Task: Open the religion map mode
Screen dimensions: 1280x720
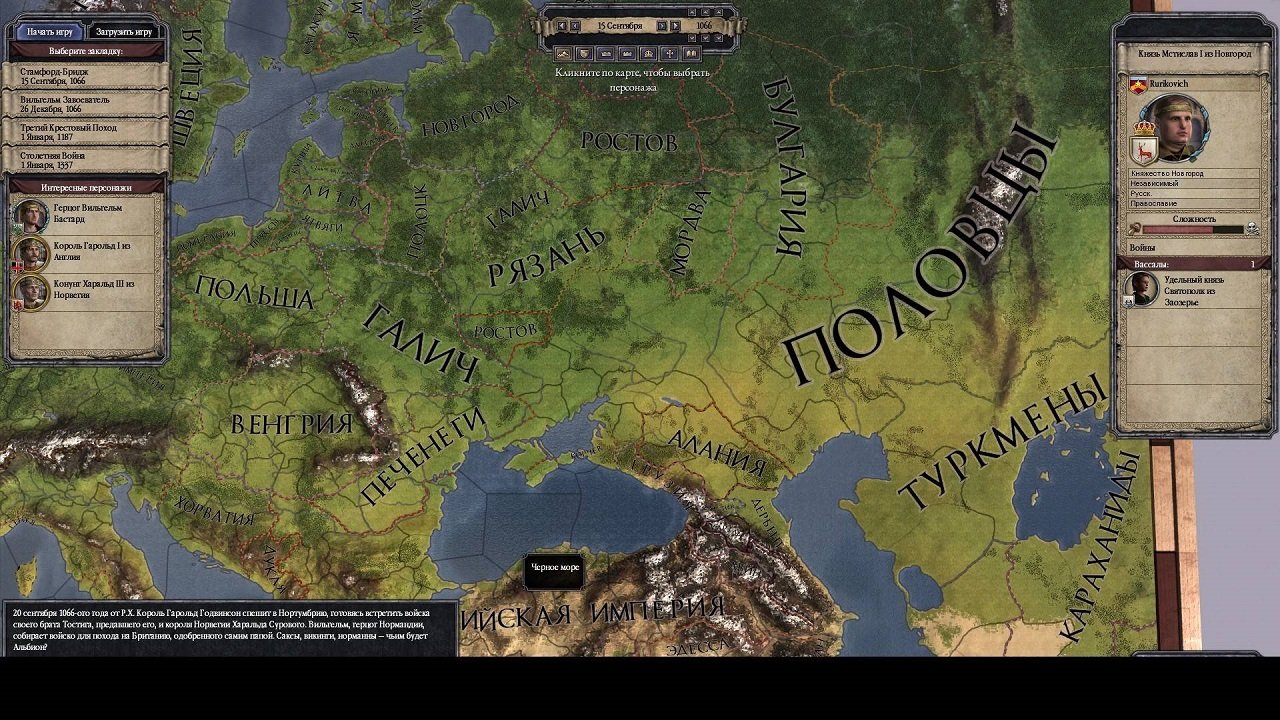Action: pyautogui.click(x=671, y=55)
